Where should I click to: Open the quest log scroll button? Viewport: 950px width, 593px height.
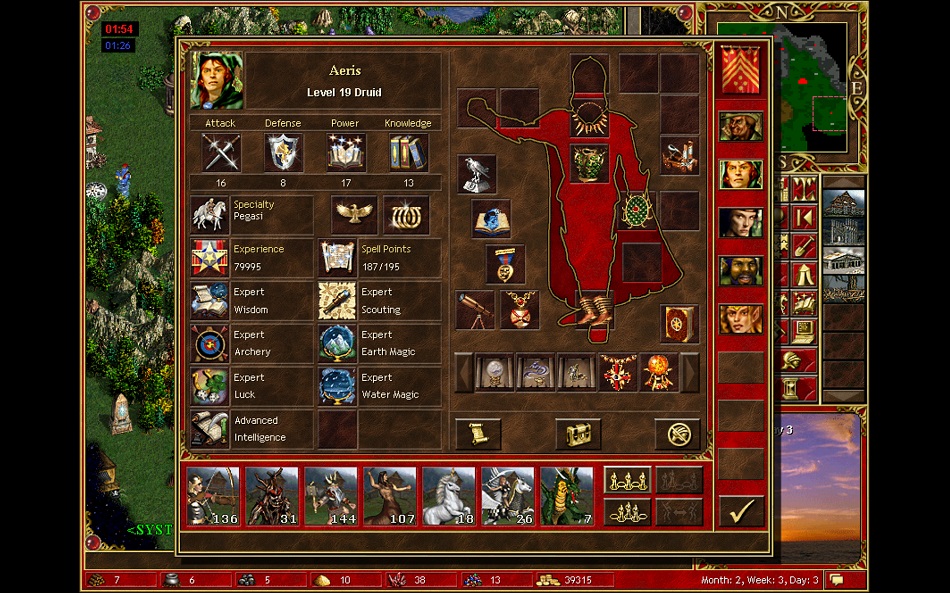(478, 434)
